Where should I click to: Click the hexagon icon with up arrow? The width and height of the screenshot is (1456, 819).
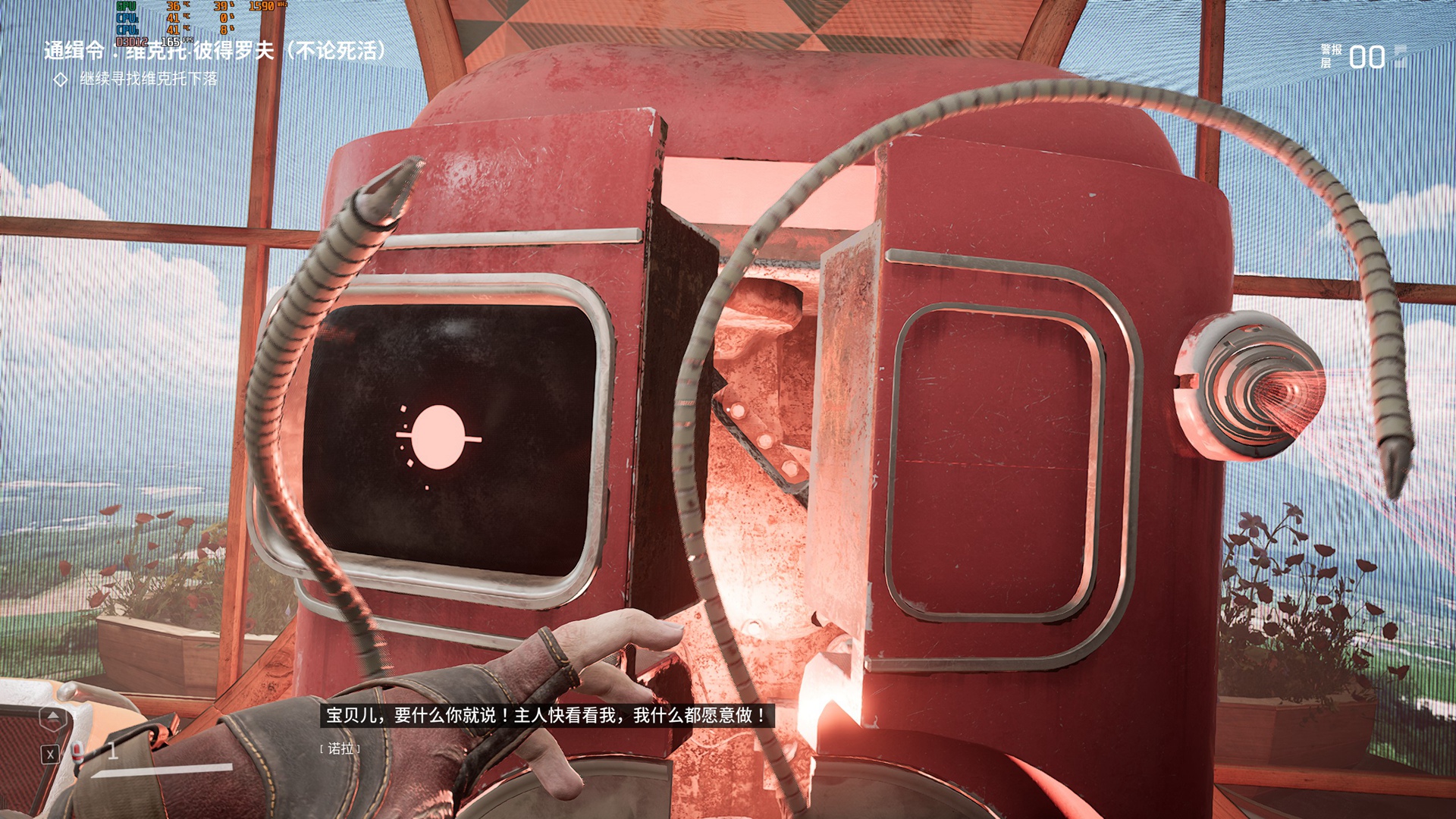pyautogui.click(x=52, y=718)
